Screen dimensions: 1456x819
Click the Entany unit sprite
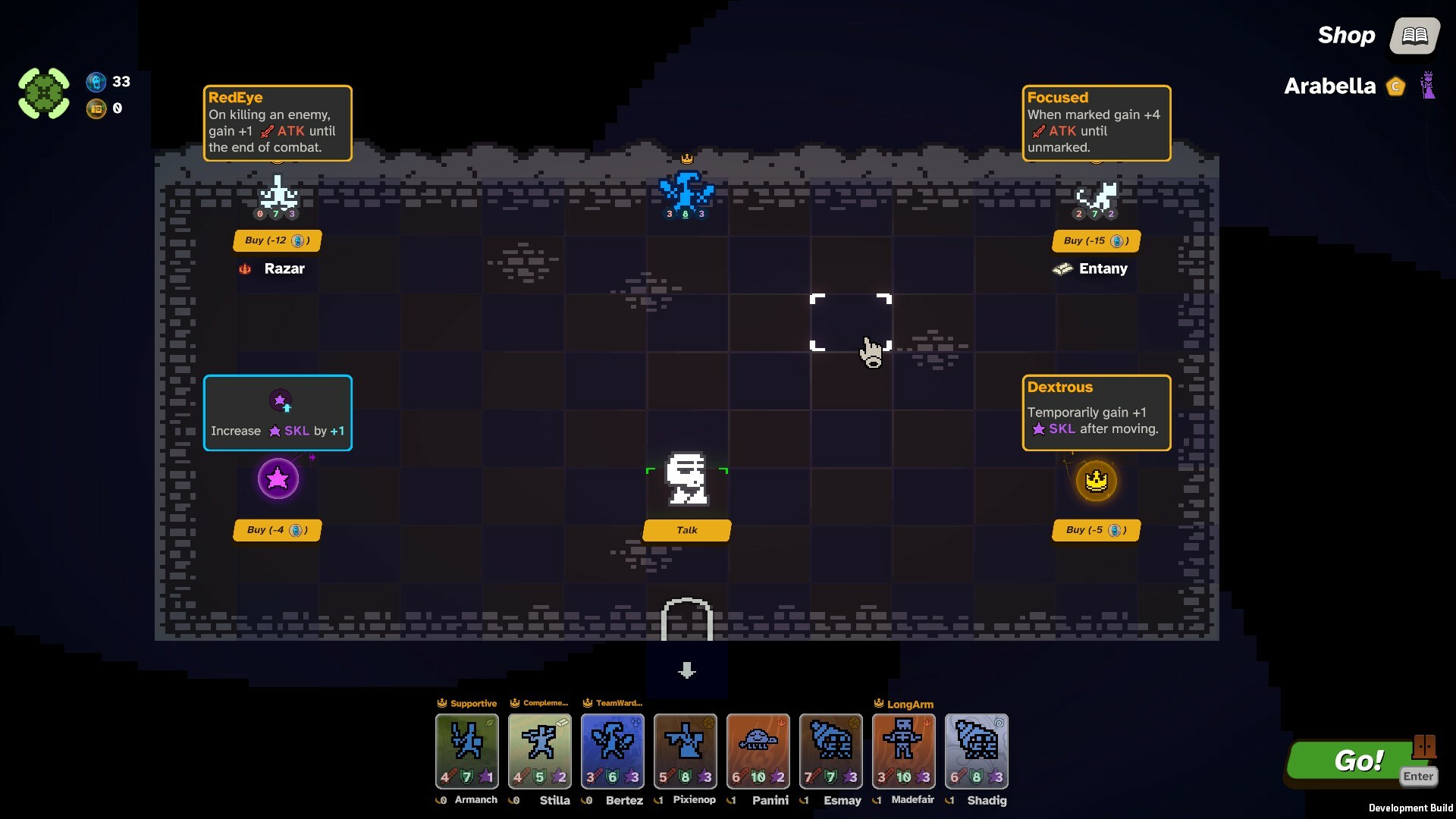[x=1094, y=196]
